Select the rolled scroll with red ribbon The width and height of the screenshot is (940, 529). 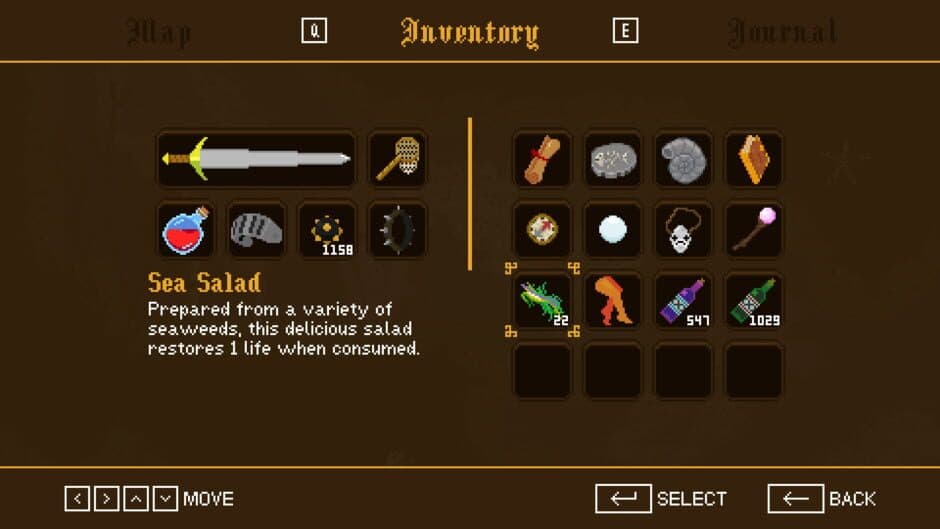point(542,159)
